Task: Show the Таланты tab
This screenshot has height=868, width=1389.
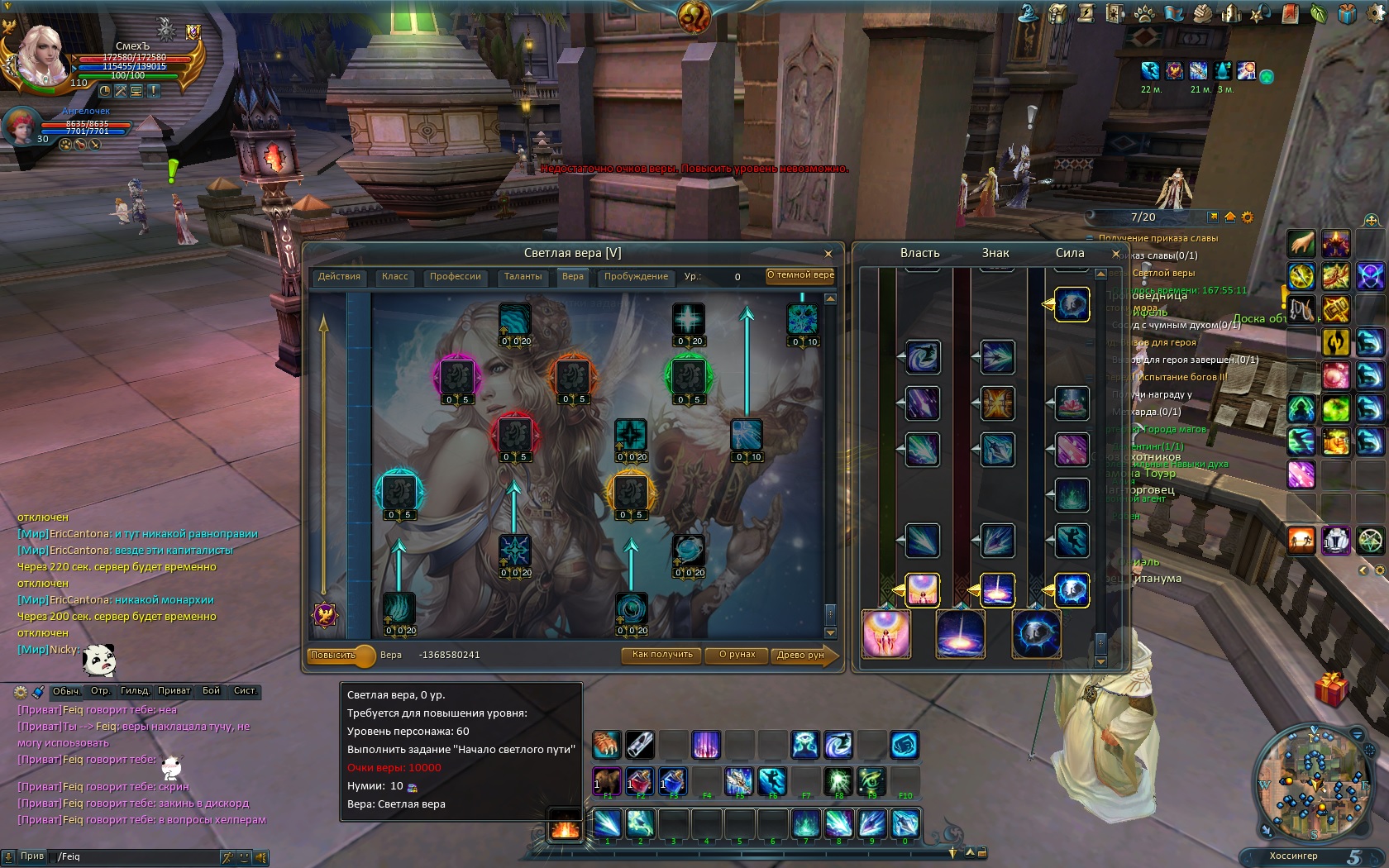Action: pos(523,277)
